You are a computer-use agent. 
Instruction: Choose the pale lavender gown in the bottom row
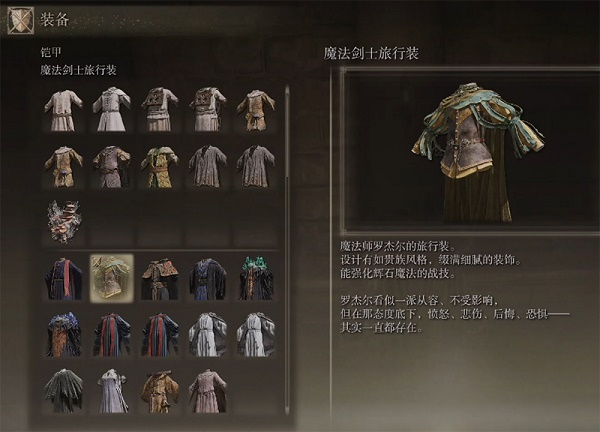(x=111, y=388)
